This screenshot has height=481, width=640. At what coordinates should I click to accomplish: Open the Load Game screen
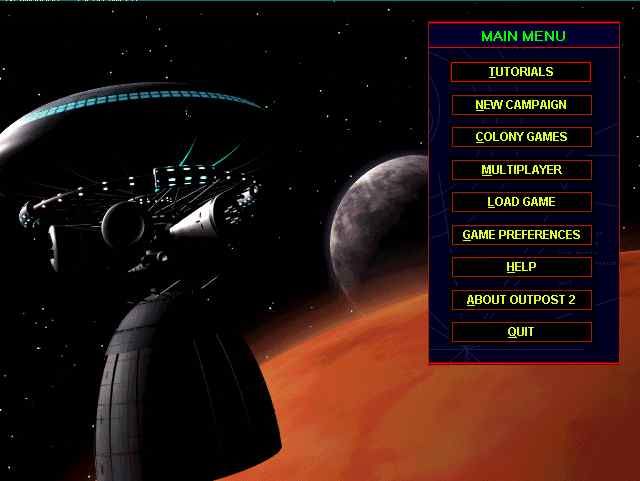pos(521,202)
